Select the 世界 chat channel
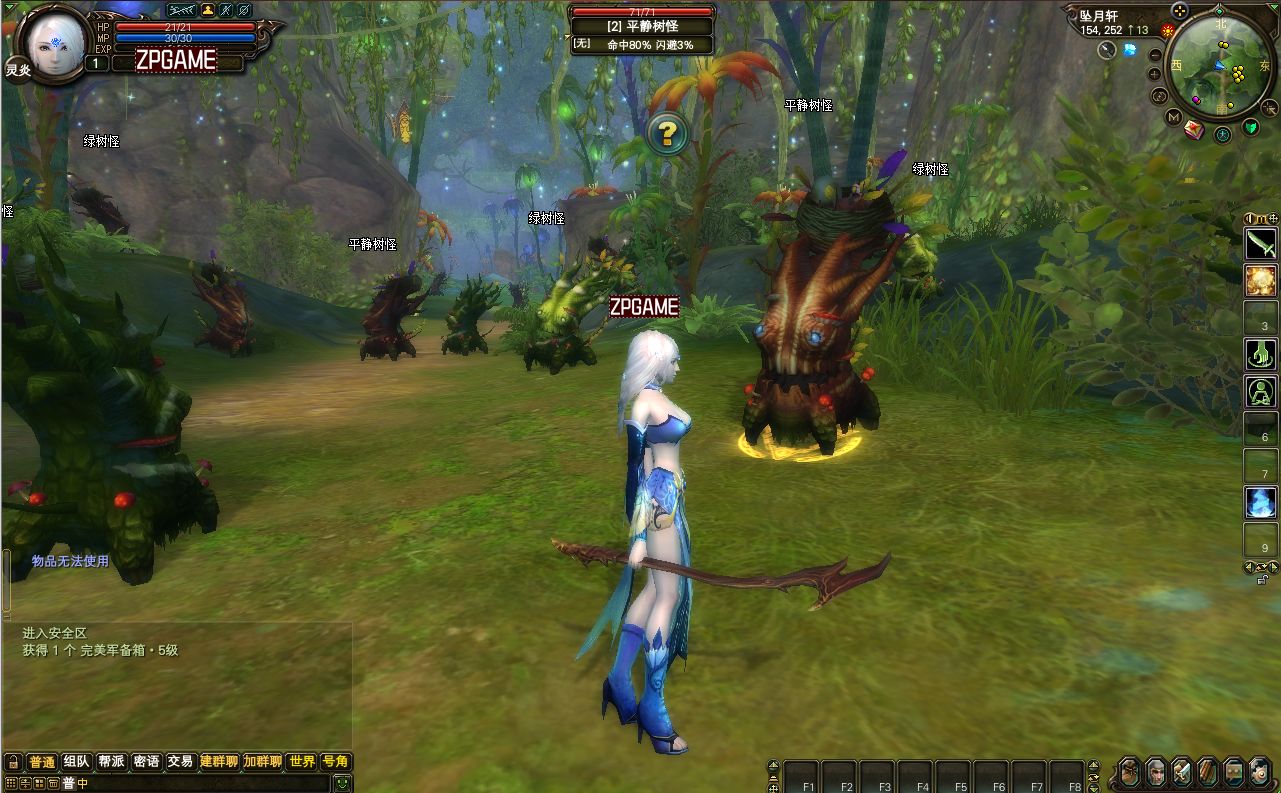 pos(301,762)
